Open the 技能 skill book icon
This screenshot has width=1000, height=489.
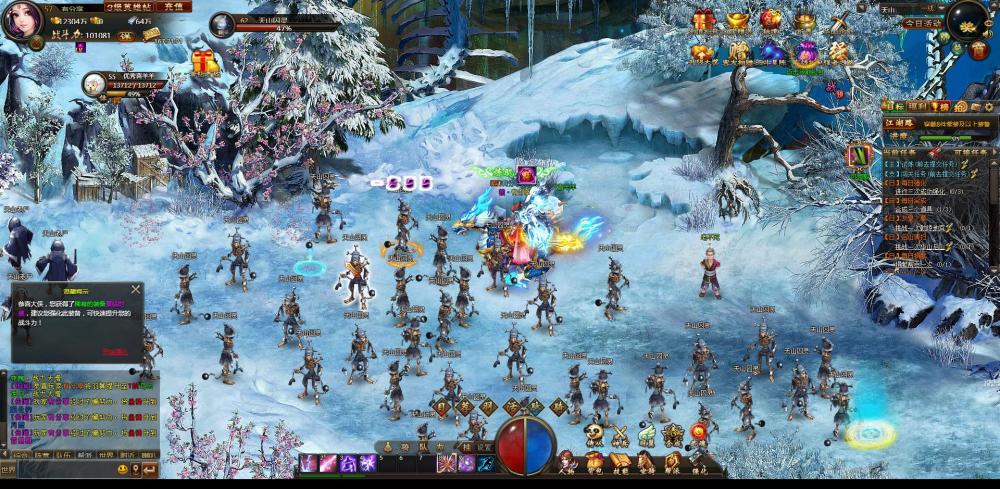620,462
